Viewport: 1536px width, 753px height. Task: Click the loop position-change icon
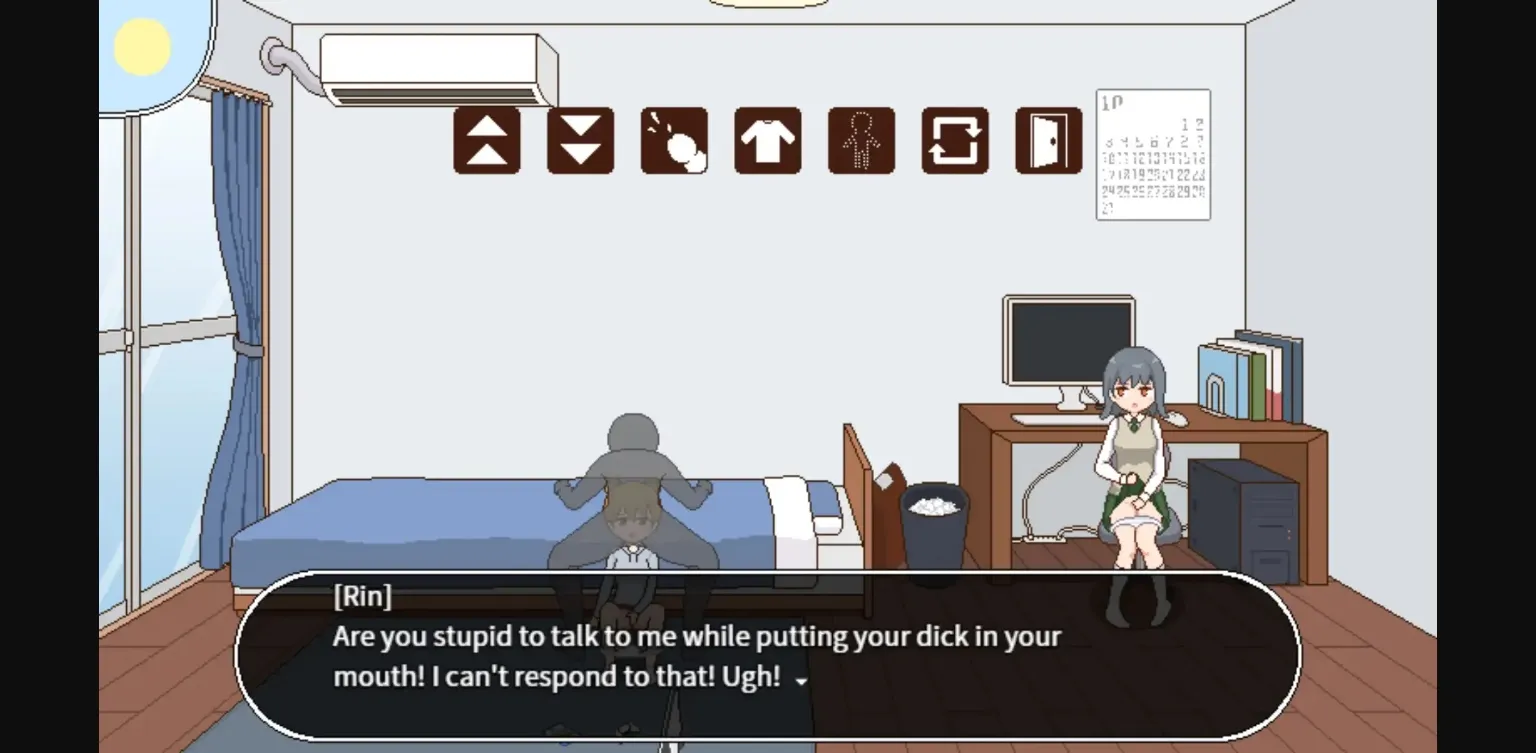954,140
